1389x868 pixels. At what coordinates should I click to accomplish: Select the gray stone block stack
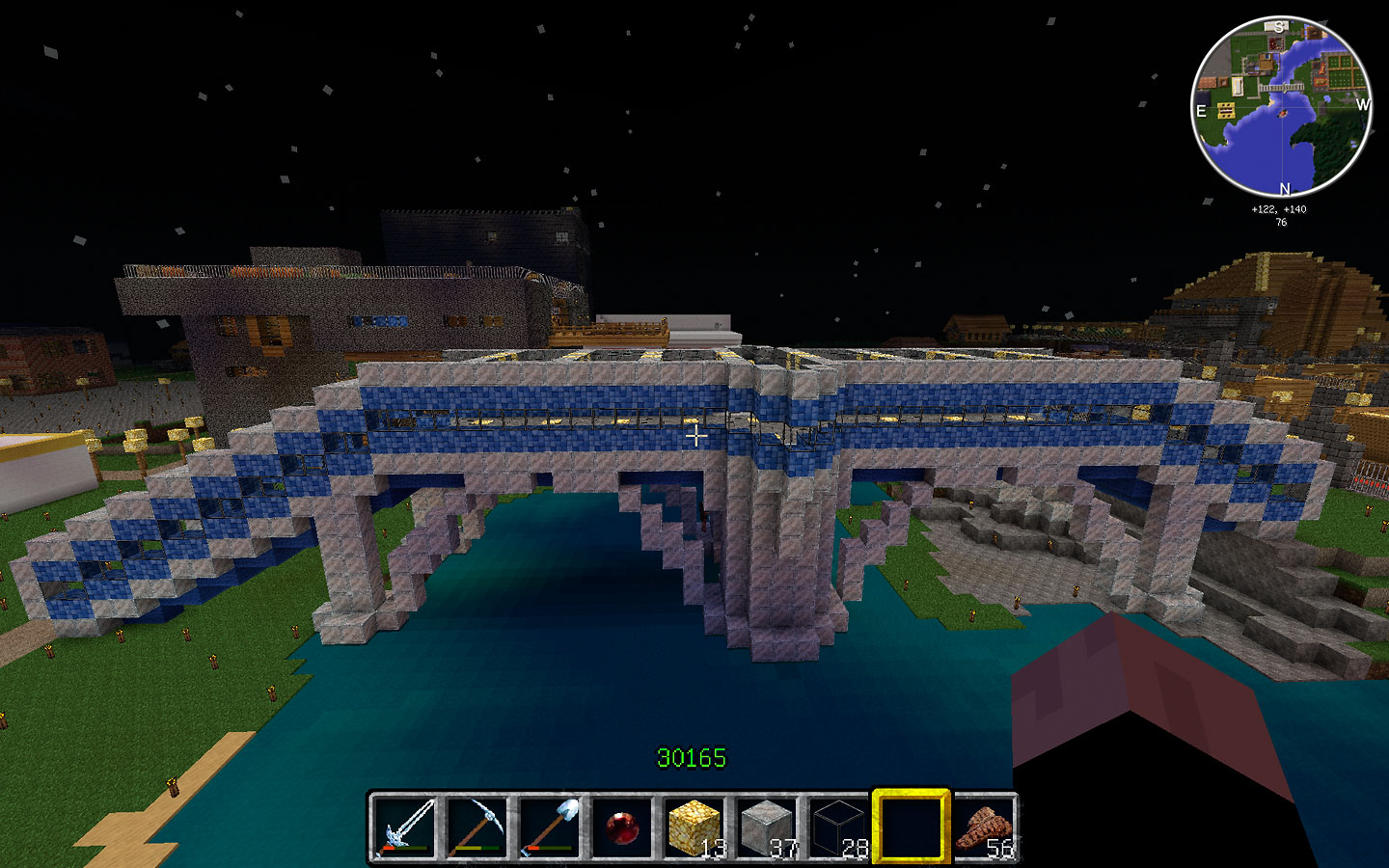click(x=766, y=827)
